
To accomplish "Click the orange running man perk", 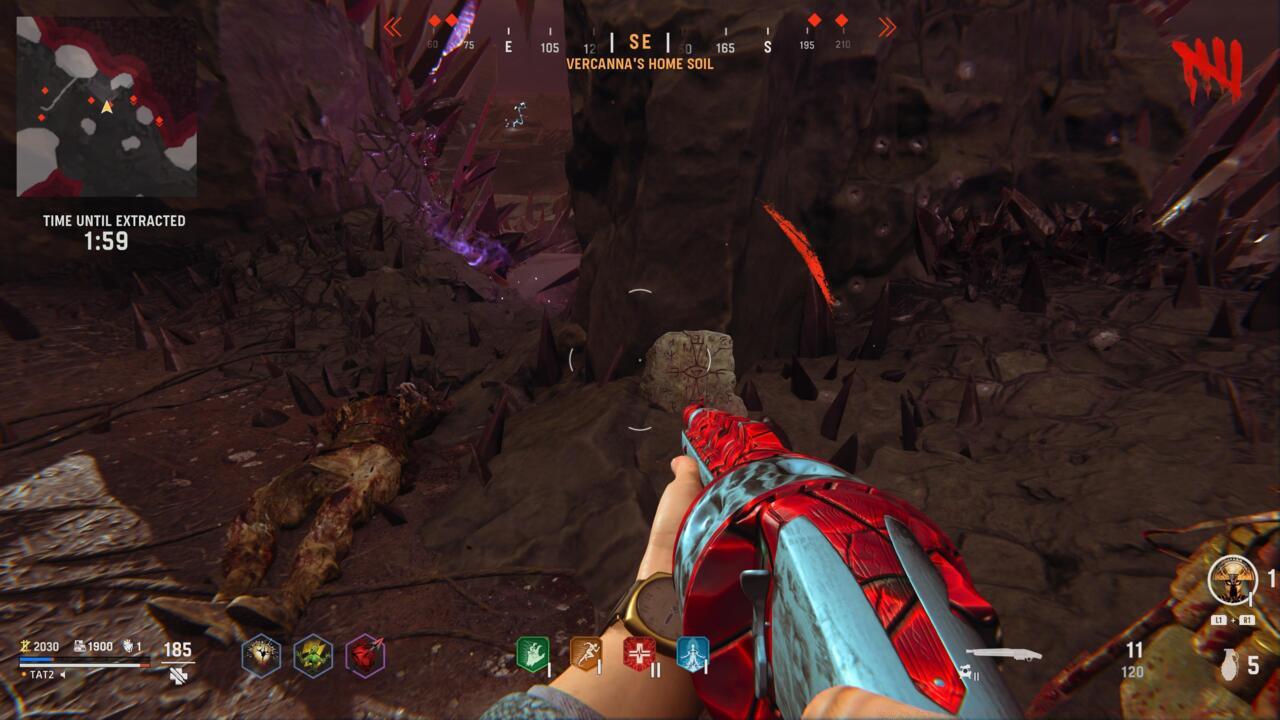I will pos(585,654).
